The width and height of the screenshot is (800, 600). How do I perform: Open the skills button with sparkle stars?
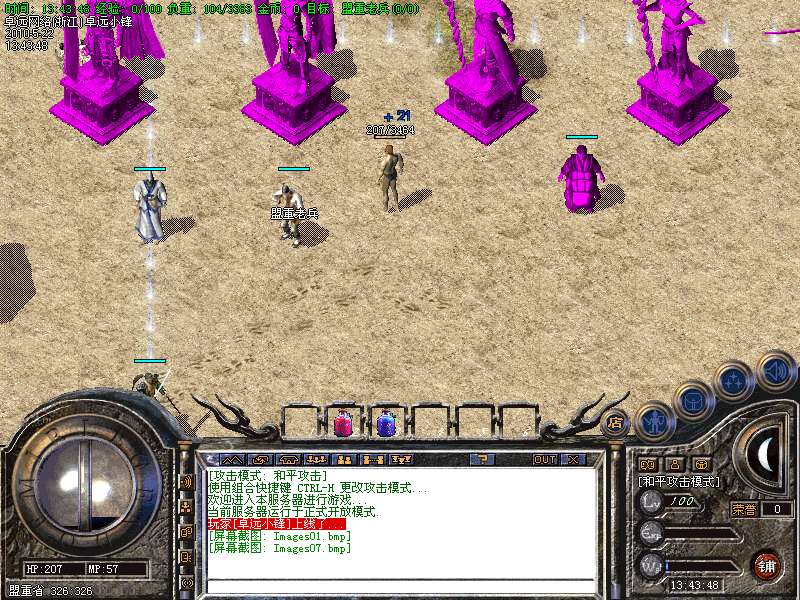(735, 380)
